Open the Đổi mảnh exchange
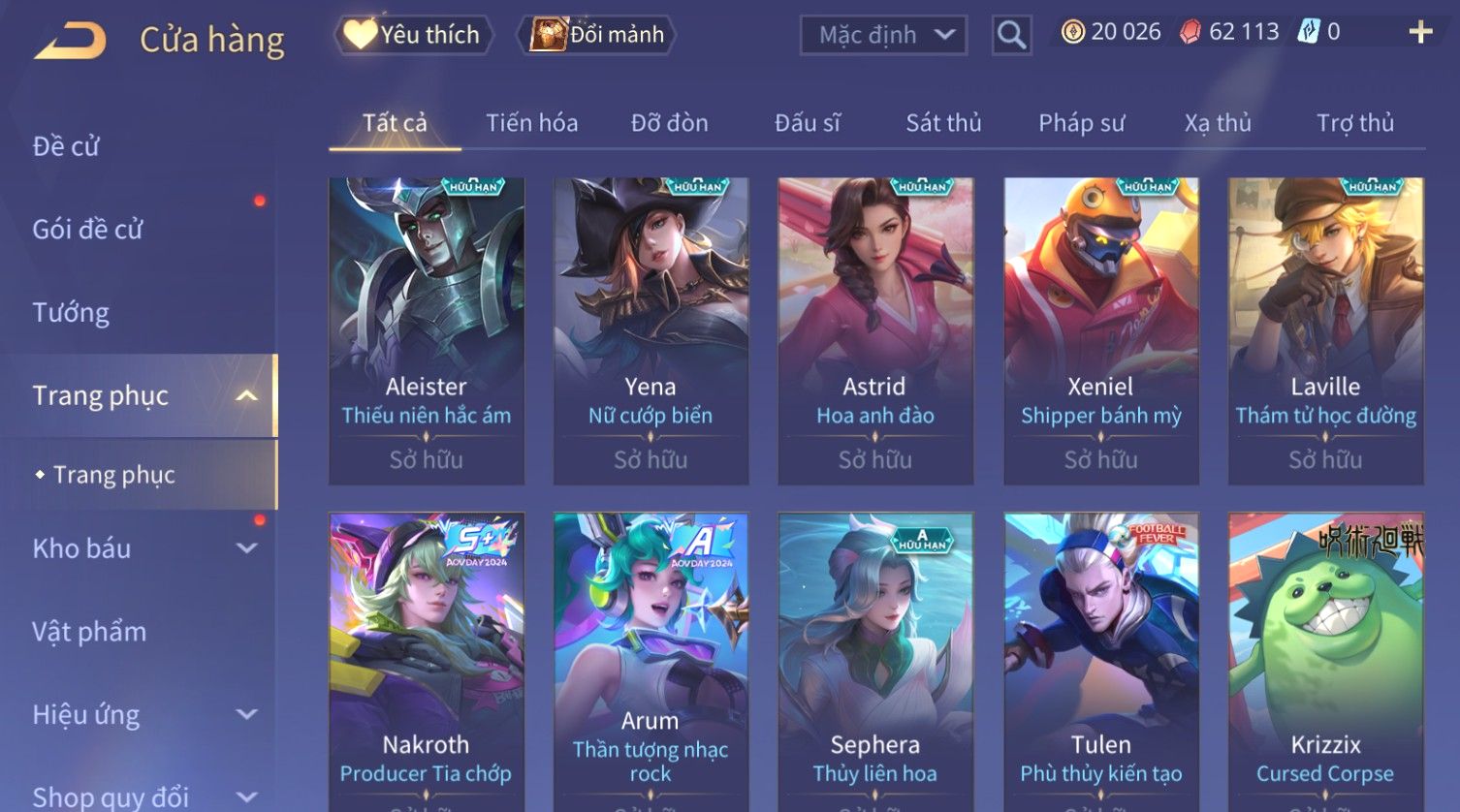The image size is (1460, 812). click(600, 35)
